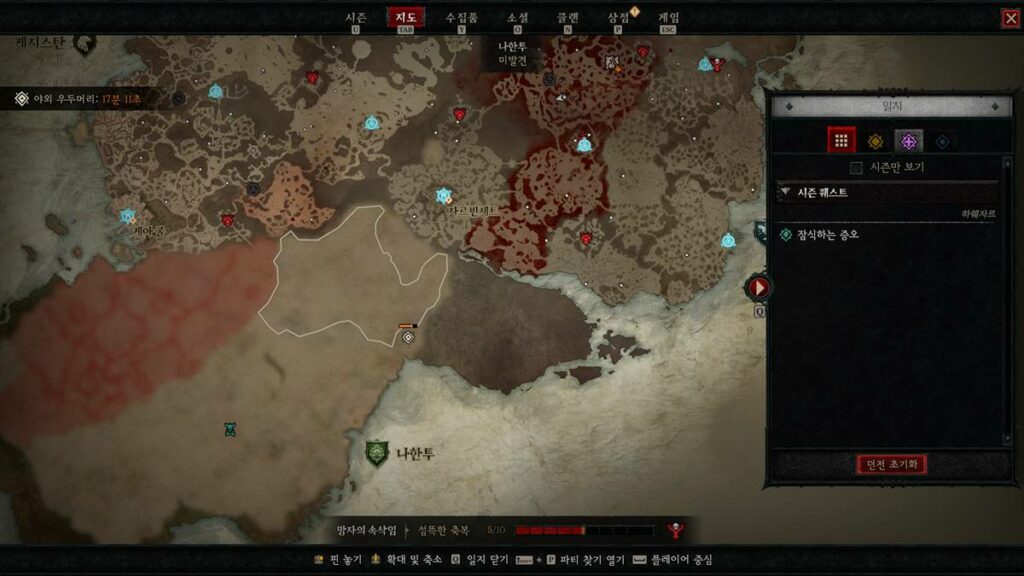Screen dimensions: 1024x576
Task: Select the red grid all-quests journal filter
Action: point(841,141)
